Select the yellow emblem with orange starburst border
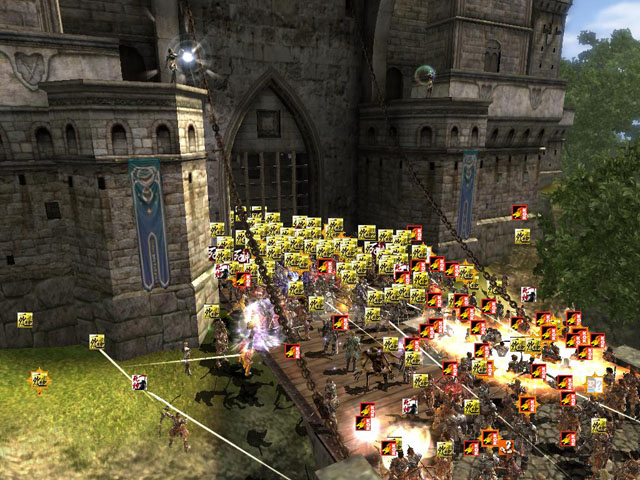This screenshot has height=480, width=640. [39, 379]
